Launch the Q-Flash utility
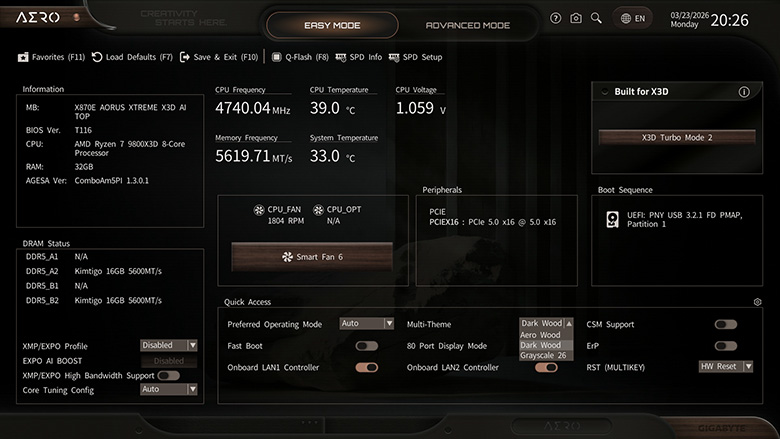The width and height of the screenshot is (780, 439). coord(300,57)
